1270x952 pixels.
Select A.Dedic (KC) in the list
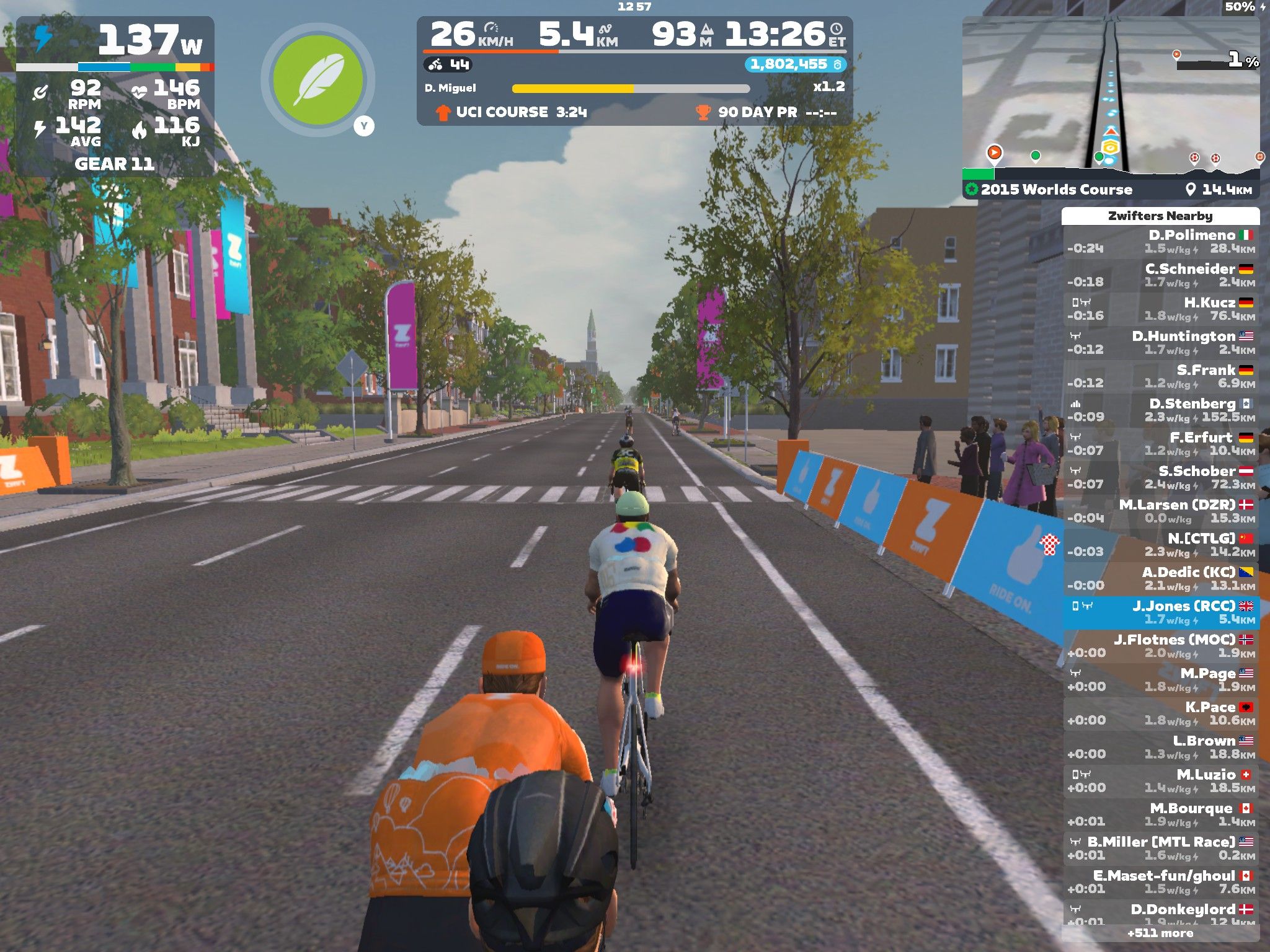[1160, 578]
